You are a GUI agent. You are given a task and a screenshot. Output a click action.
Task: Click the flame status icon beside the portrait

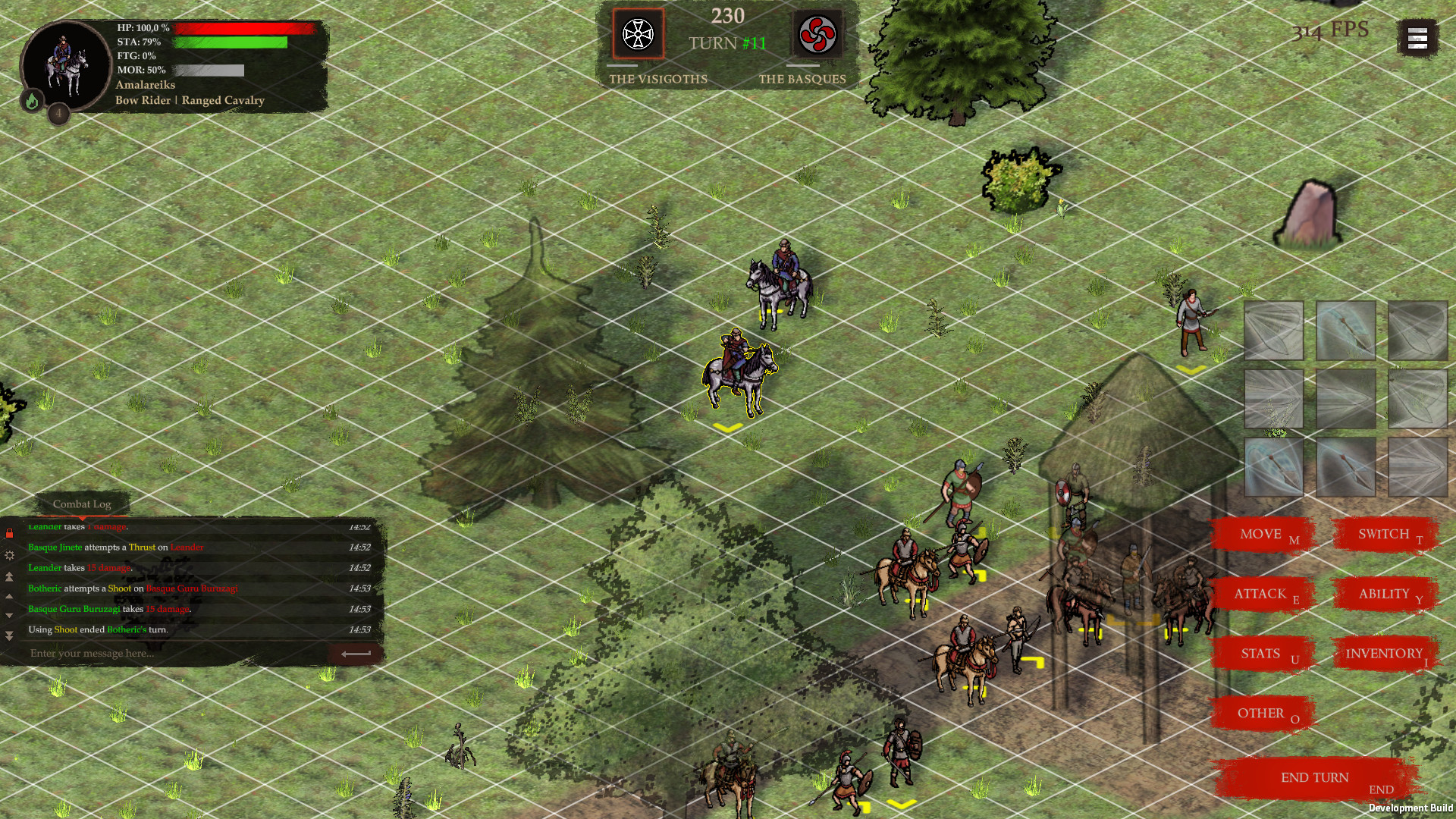tap(32, 99)
